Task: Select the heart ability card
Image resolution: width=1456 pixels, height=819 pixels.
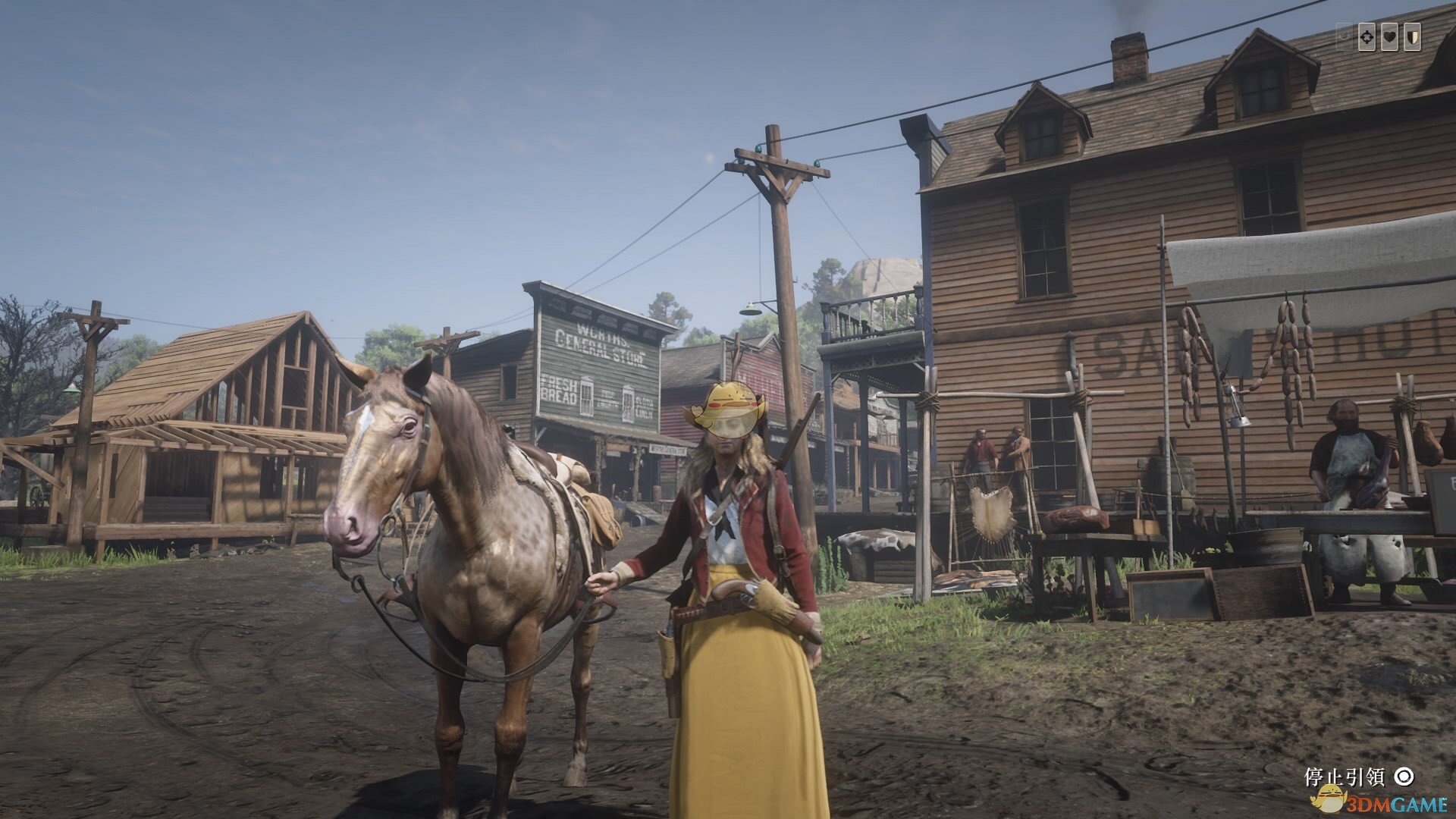Action: [x=1389, y=37]
